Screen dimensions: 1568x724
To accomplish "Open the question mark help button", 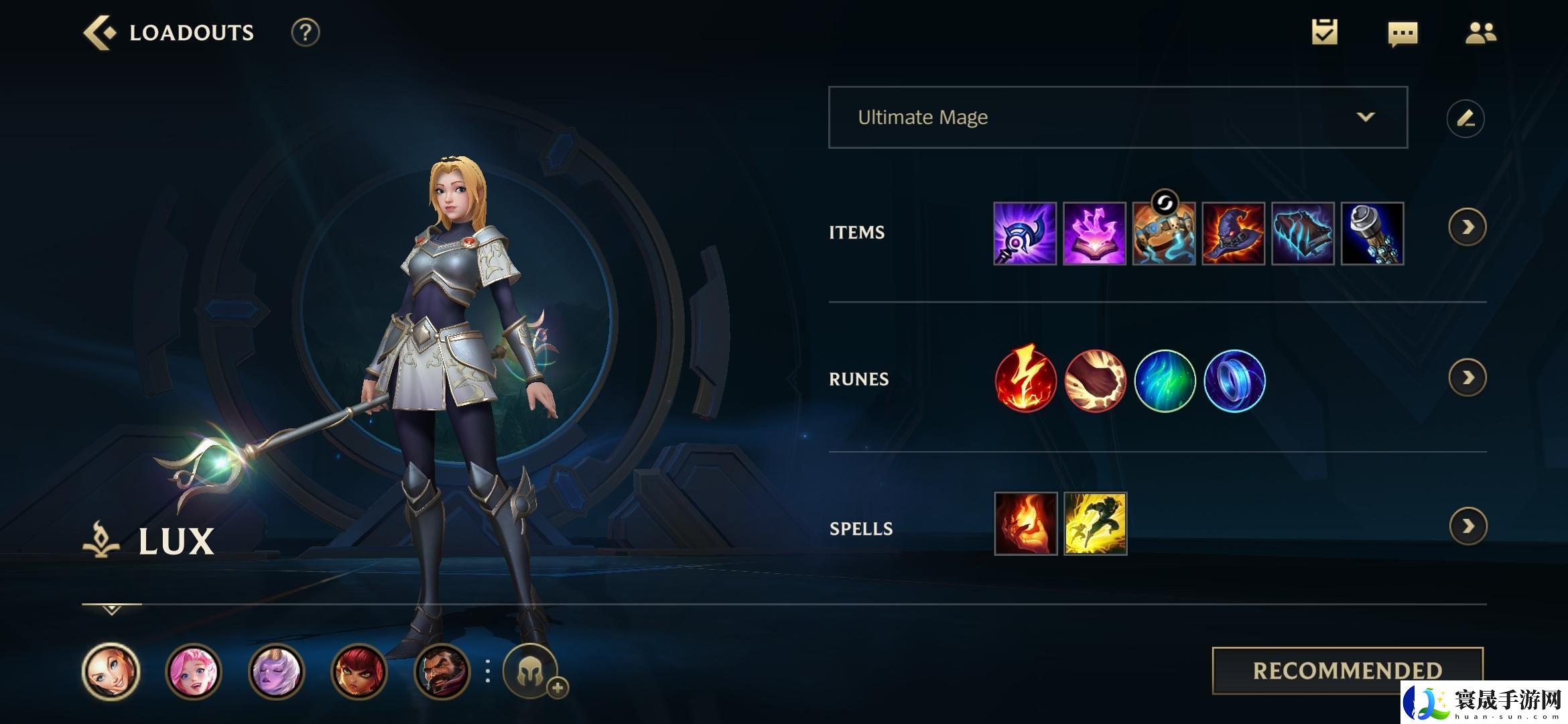I will point(305,33).
